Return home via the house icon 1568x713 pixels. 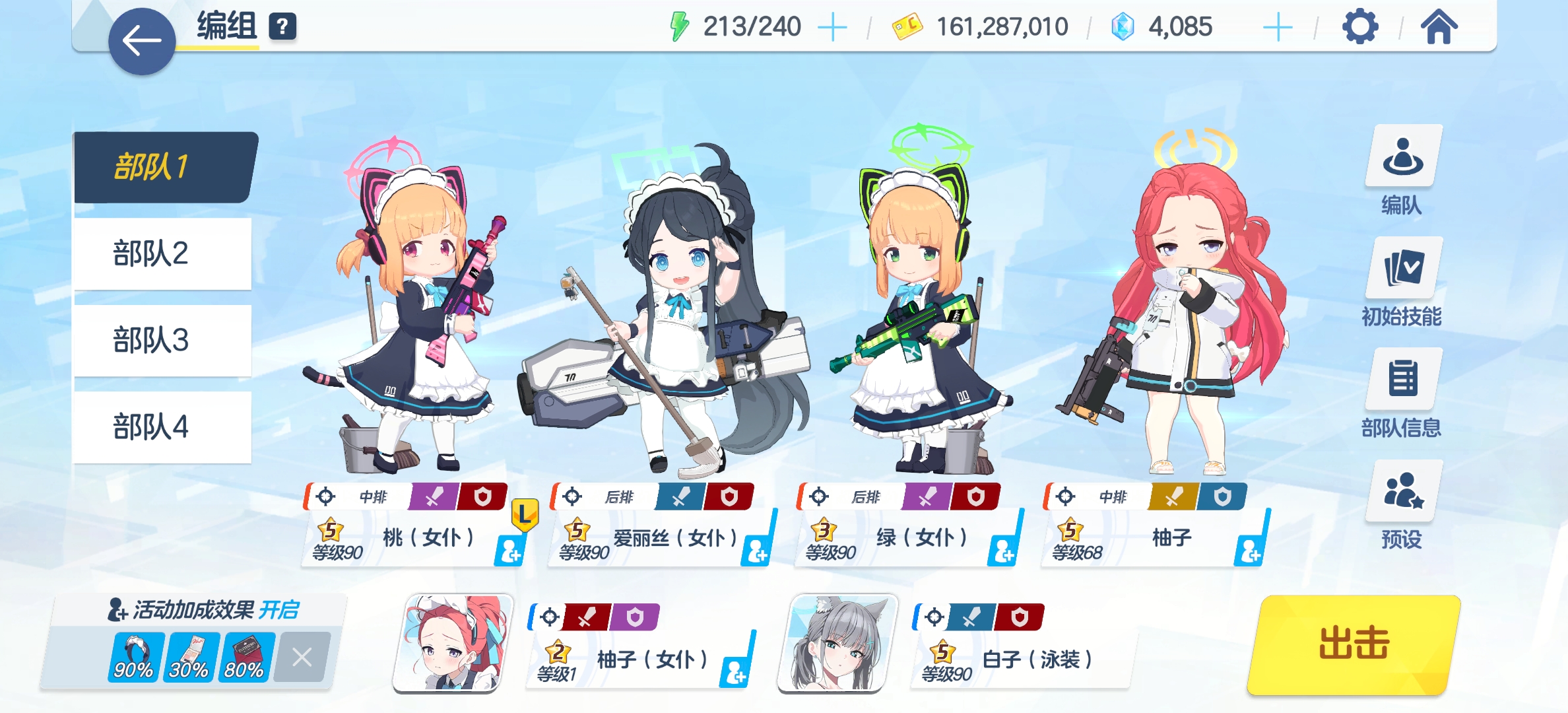coord(1439,27)
